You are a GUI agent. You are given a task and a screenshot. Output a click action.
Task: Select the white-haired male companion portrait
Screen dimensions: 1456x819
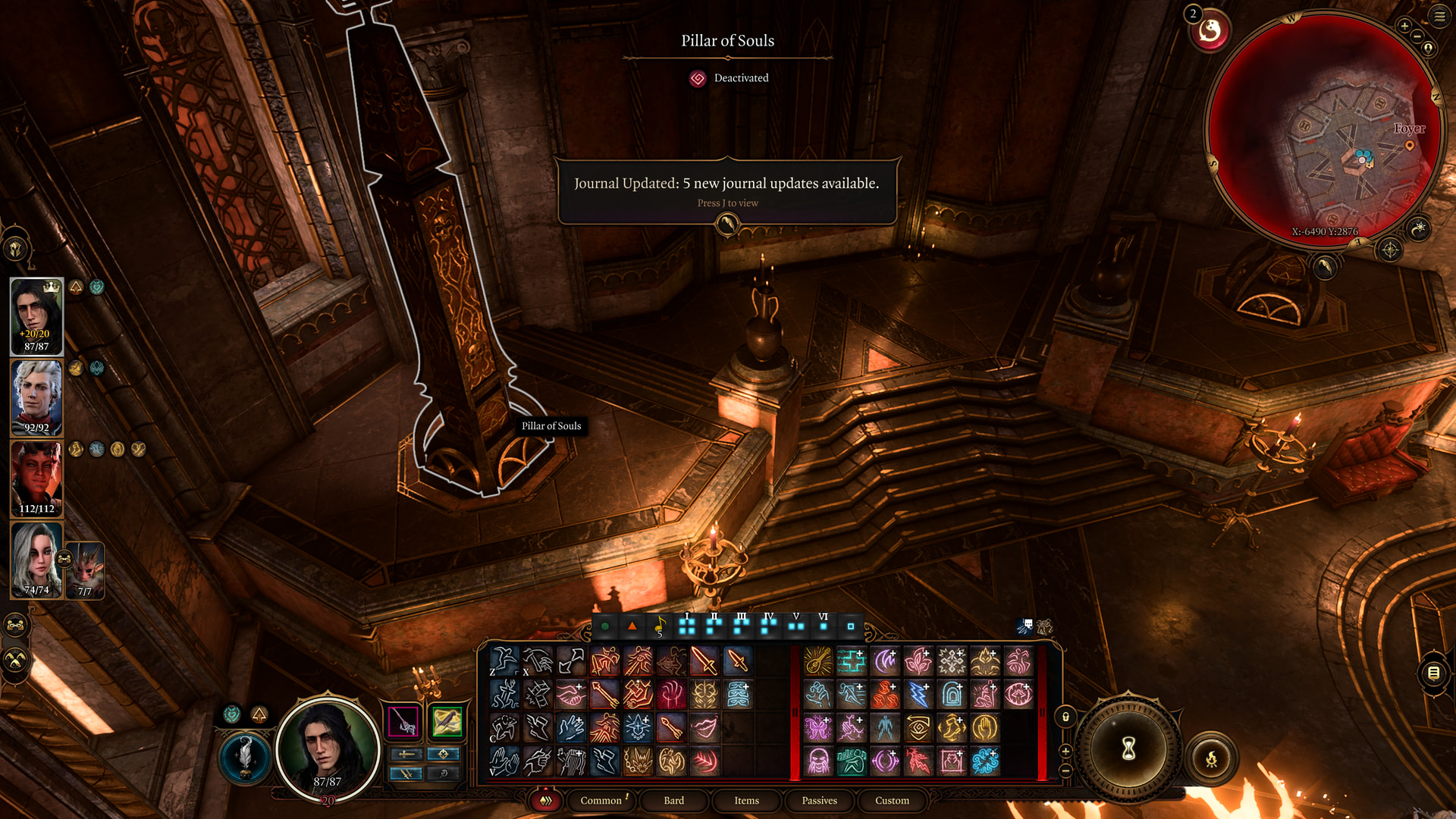[36, 397]
